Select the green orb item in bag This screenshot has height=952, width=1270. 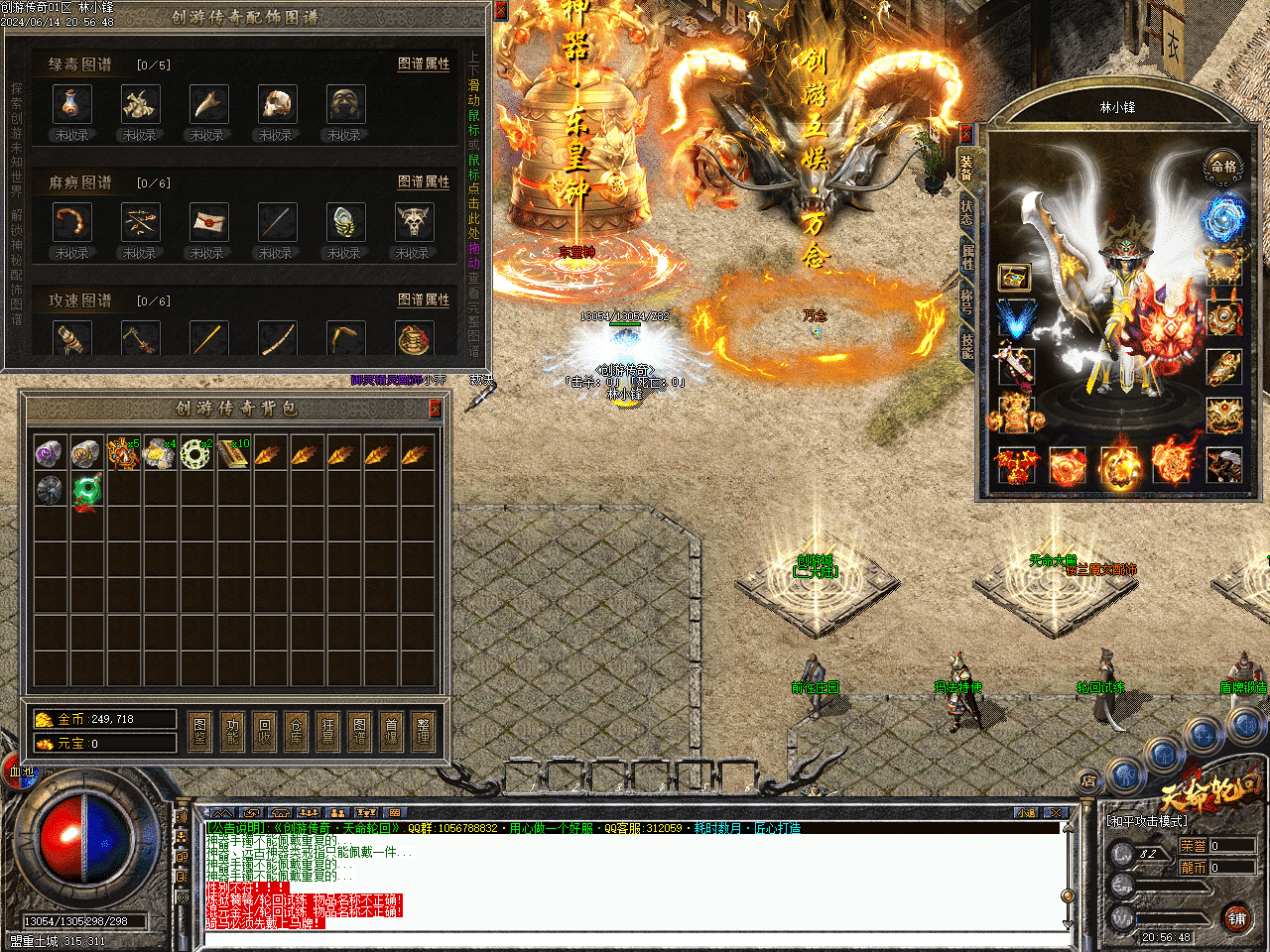click(x=87, y=490)
